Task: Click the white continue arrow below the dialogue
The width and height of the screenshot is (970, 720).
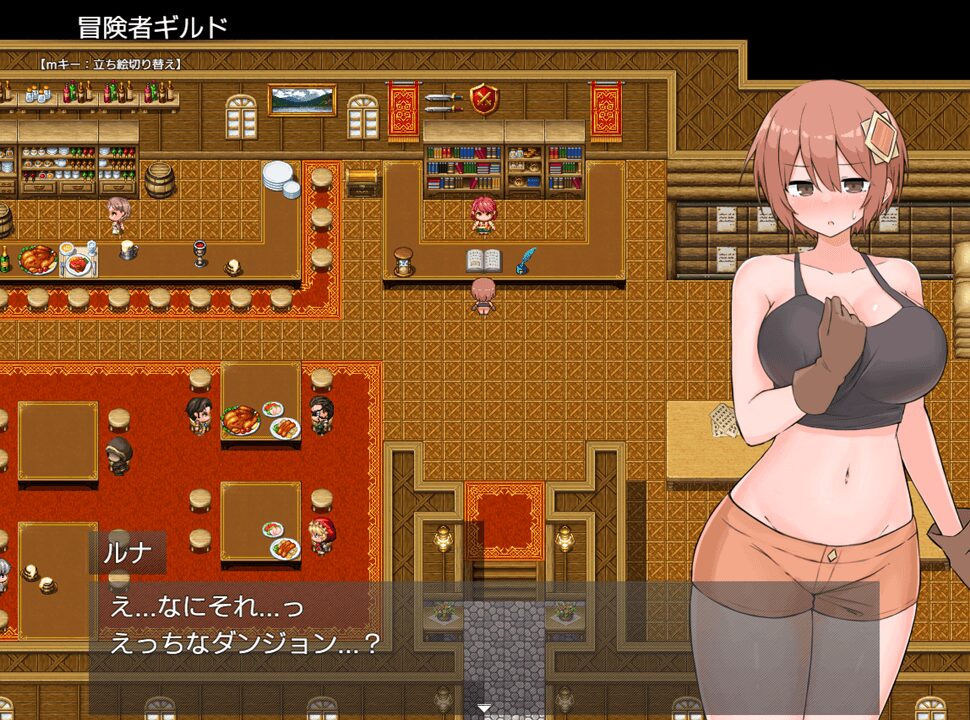Action: click(x=484, y=709)
